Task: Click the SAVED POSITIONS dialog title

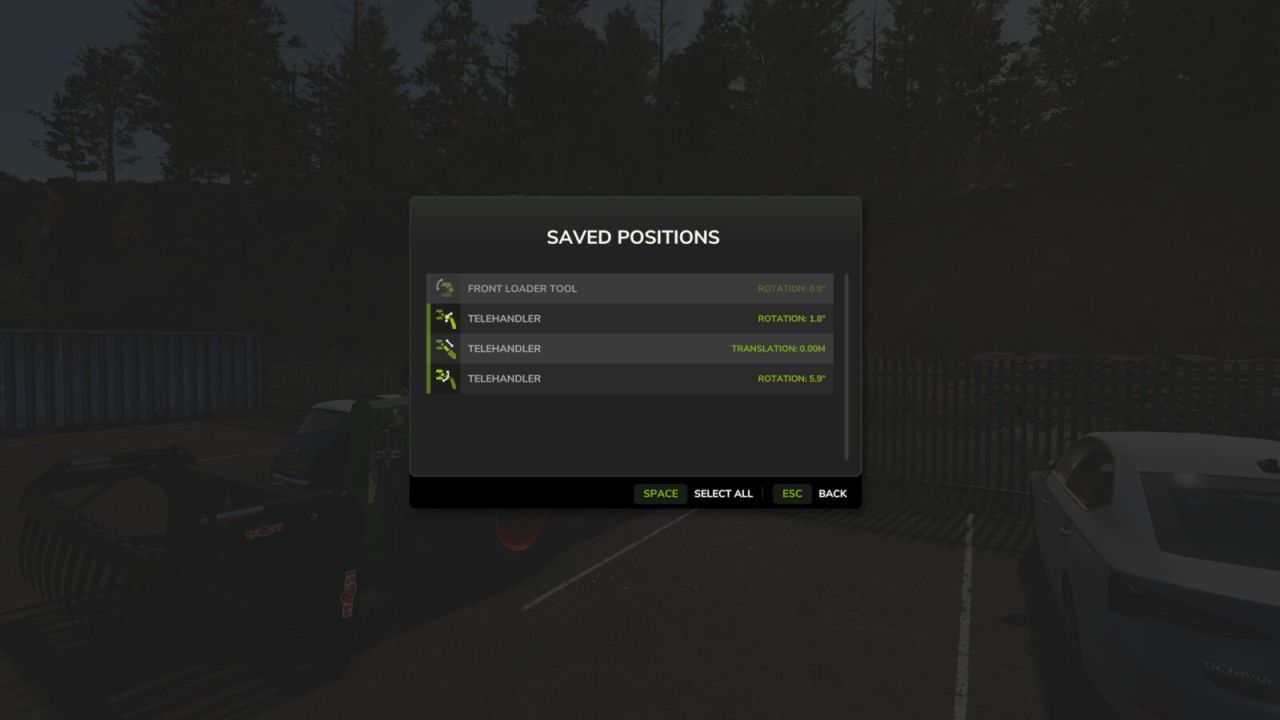Action: (632, 237)
